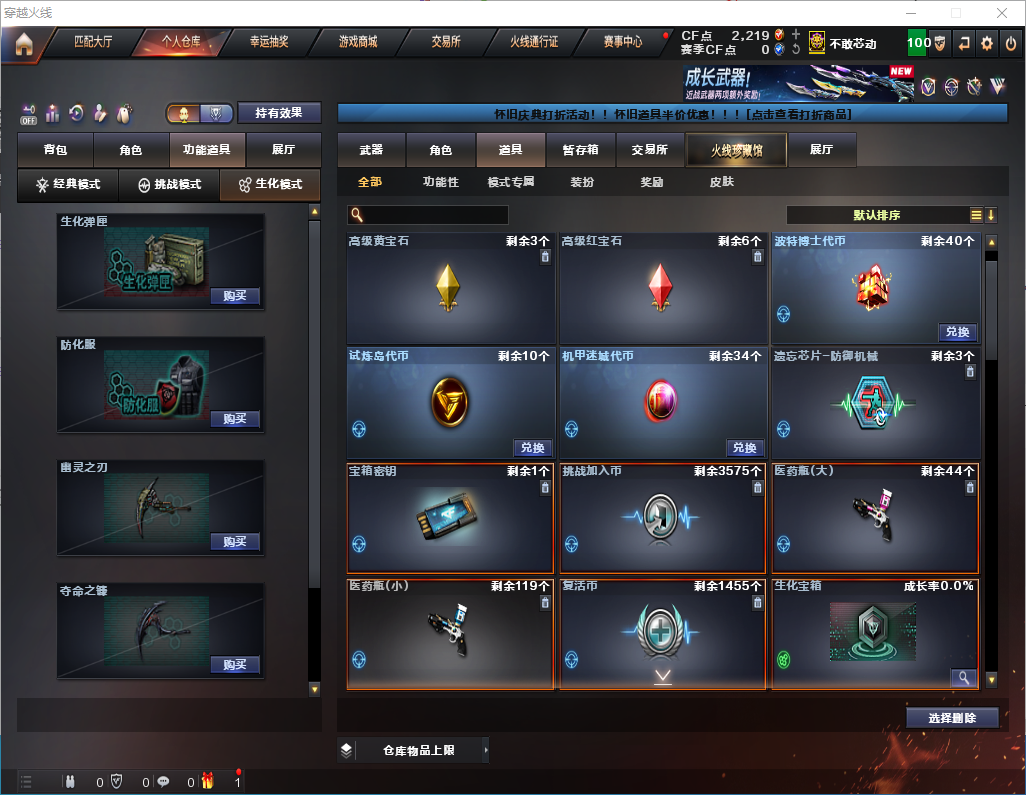Go to the home screen

pos(24,44)
